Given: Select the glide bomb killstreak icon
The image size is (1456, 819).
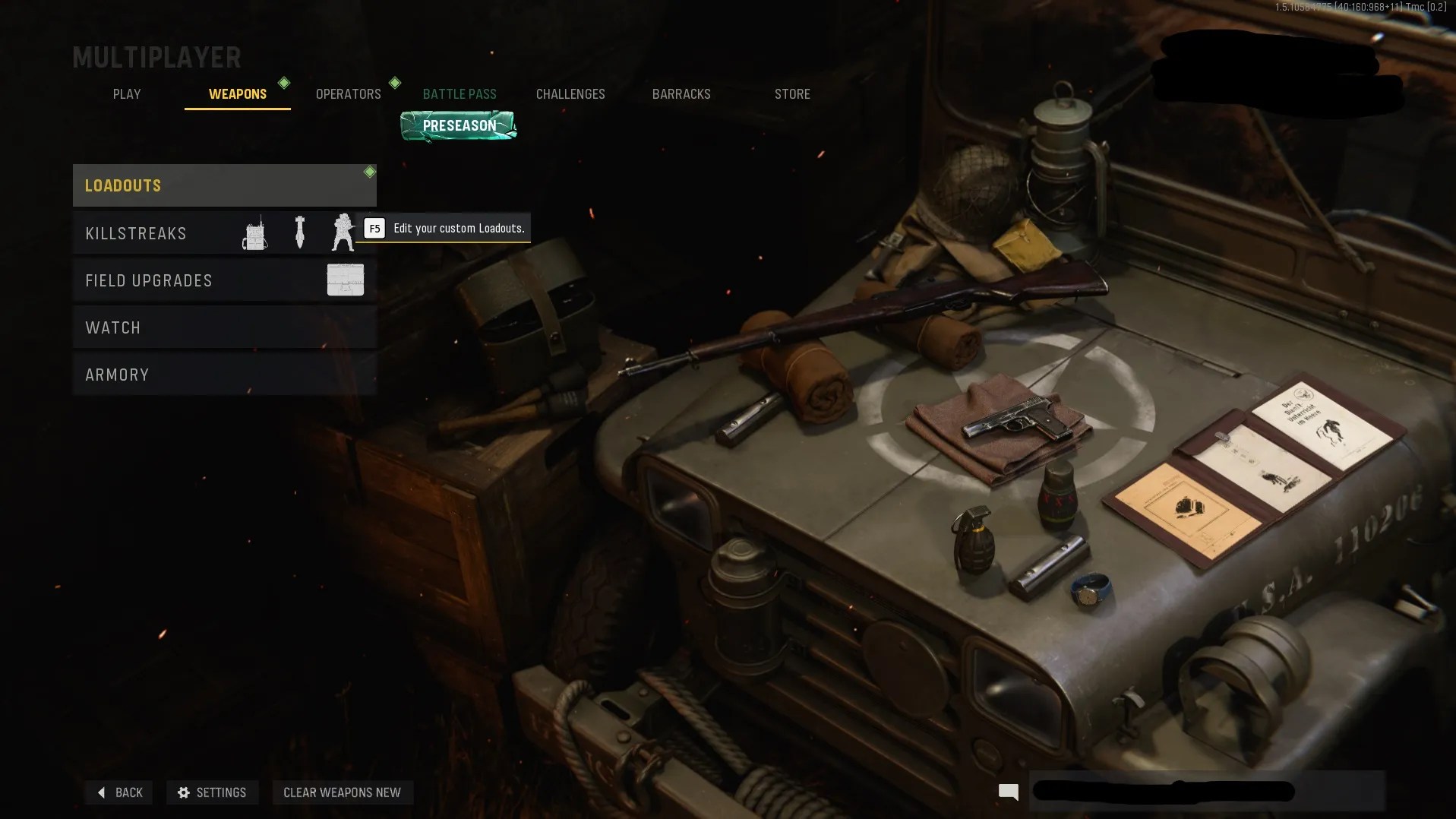Looking at the screenshot, I should point(299,233).
